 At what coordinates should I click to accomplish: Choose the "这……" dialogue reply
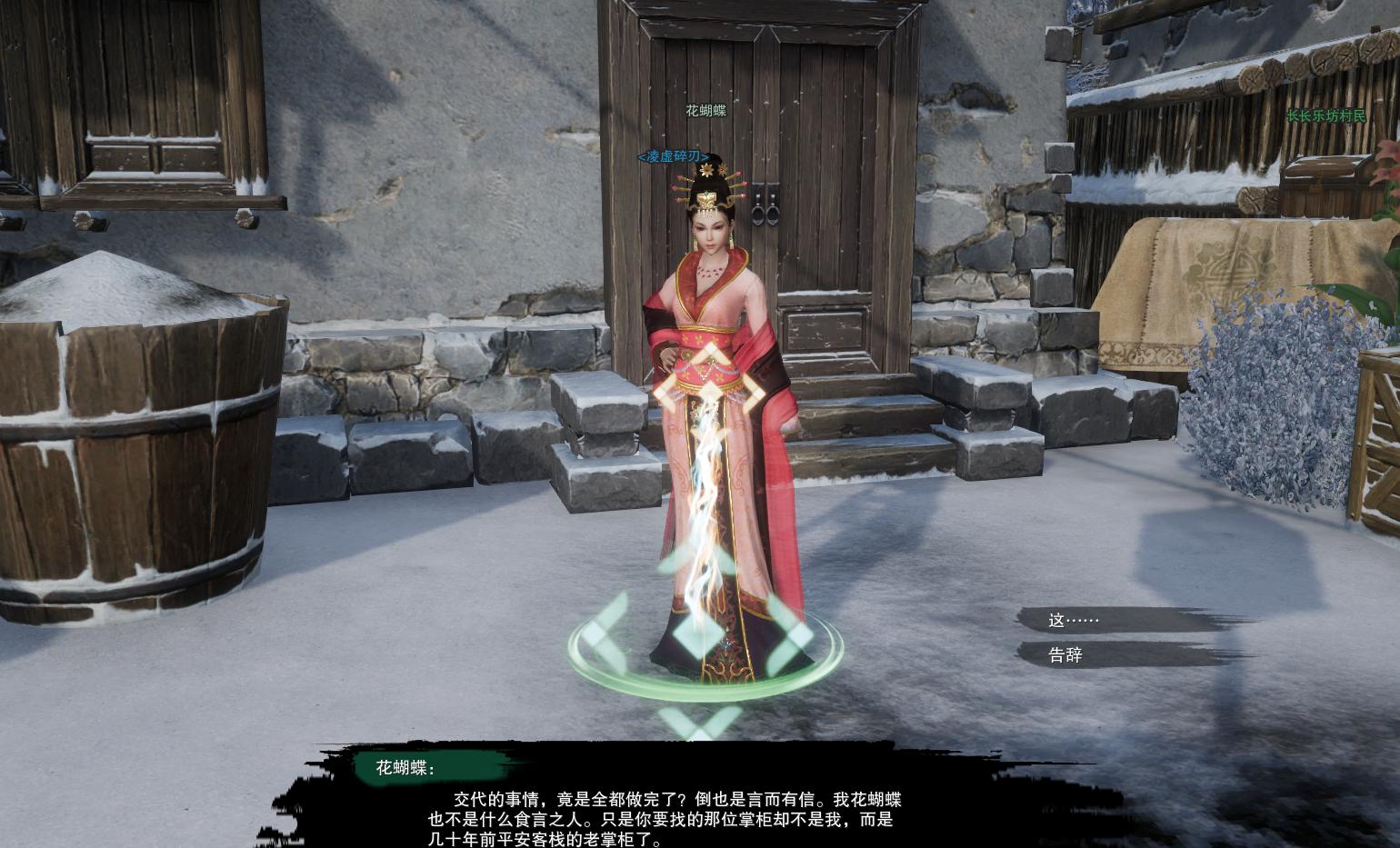pyautogui.click(x=1075, y=621)
